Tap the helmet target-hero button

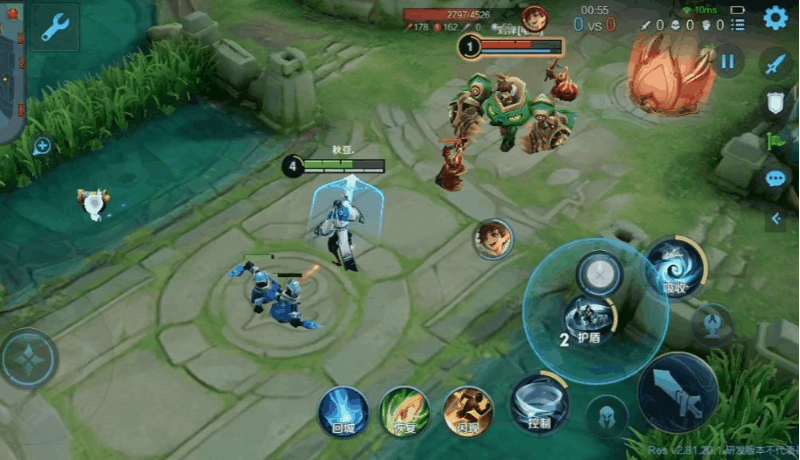coord(607,416)
